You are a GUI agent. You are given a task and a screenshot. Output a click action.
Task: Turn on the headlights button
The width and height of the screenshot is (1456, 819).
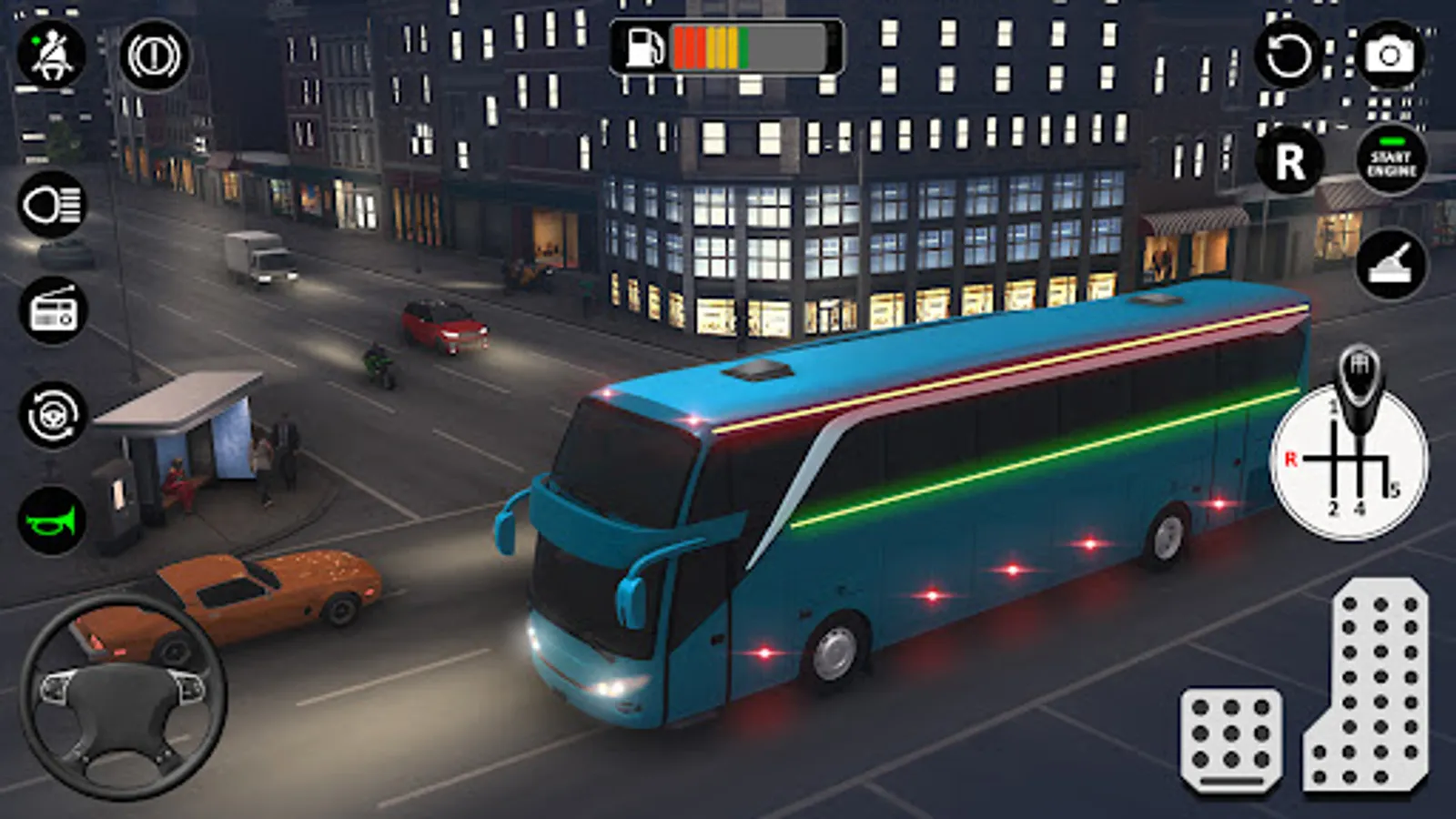pyautogui.click(x=52, y=206)
